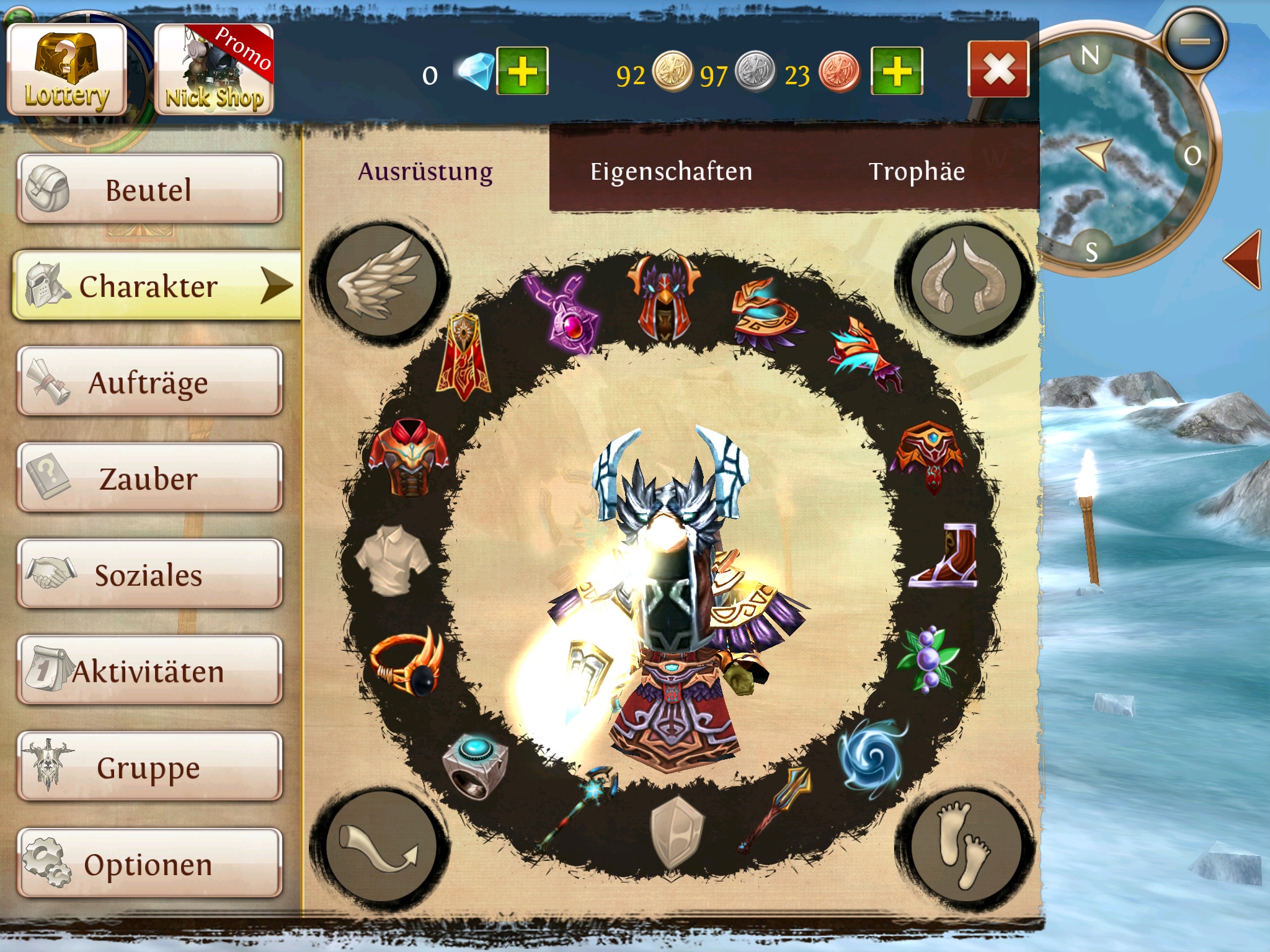Open the Beutel menu

149,189
